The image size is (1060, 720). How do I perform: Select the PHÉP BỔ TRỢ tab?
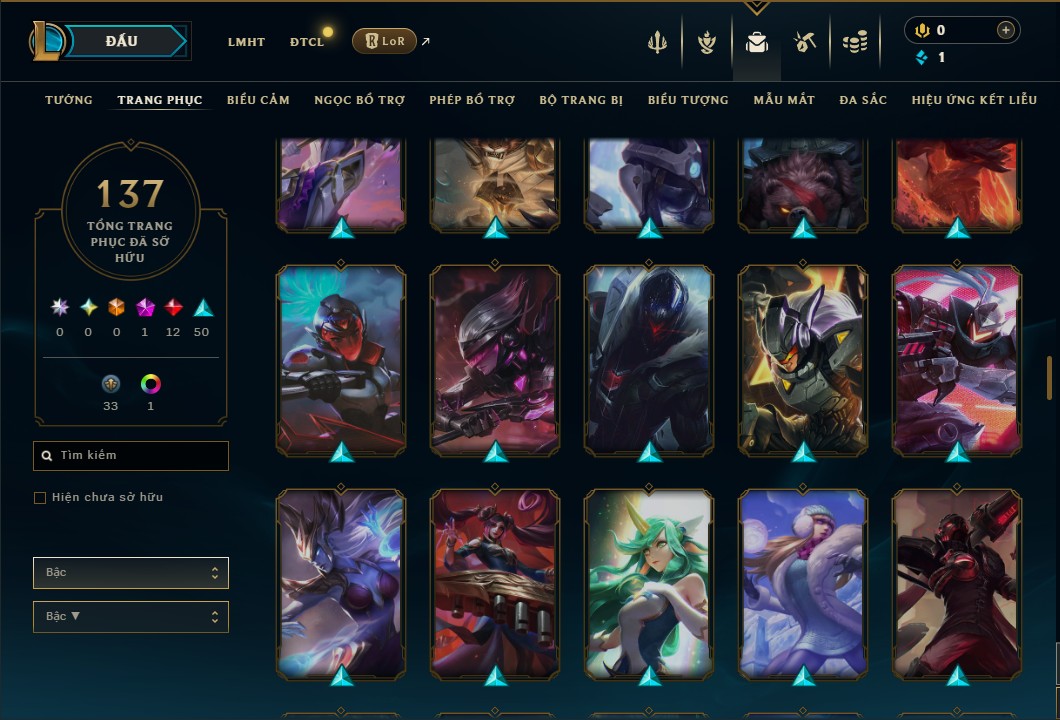click(472, 100)
